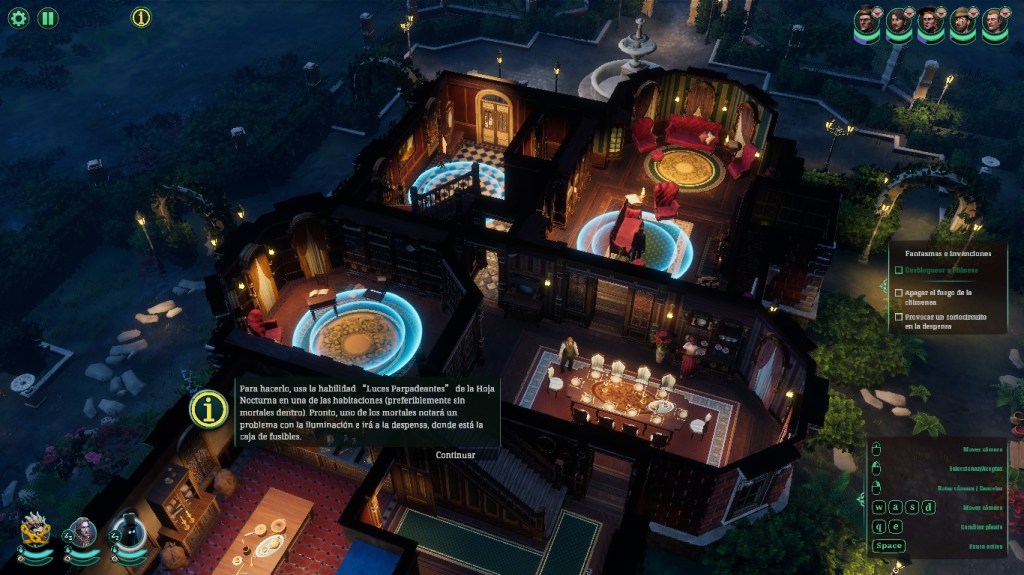
Task: Click the 'Desbloquear' primary objective entry
Action: click(x=942, y=270)
